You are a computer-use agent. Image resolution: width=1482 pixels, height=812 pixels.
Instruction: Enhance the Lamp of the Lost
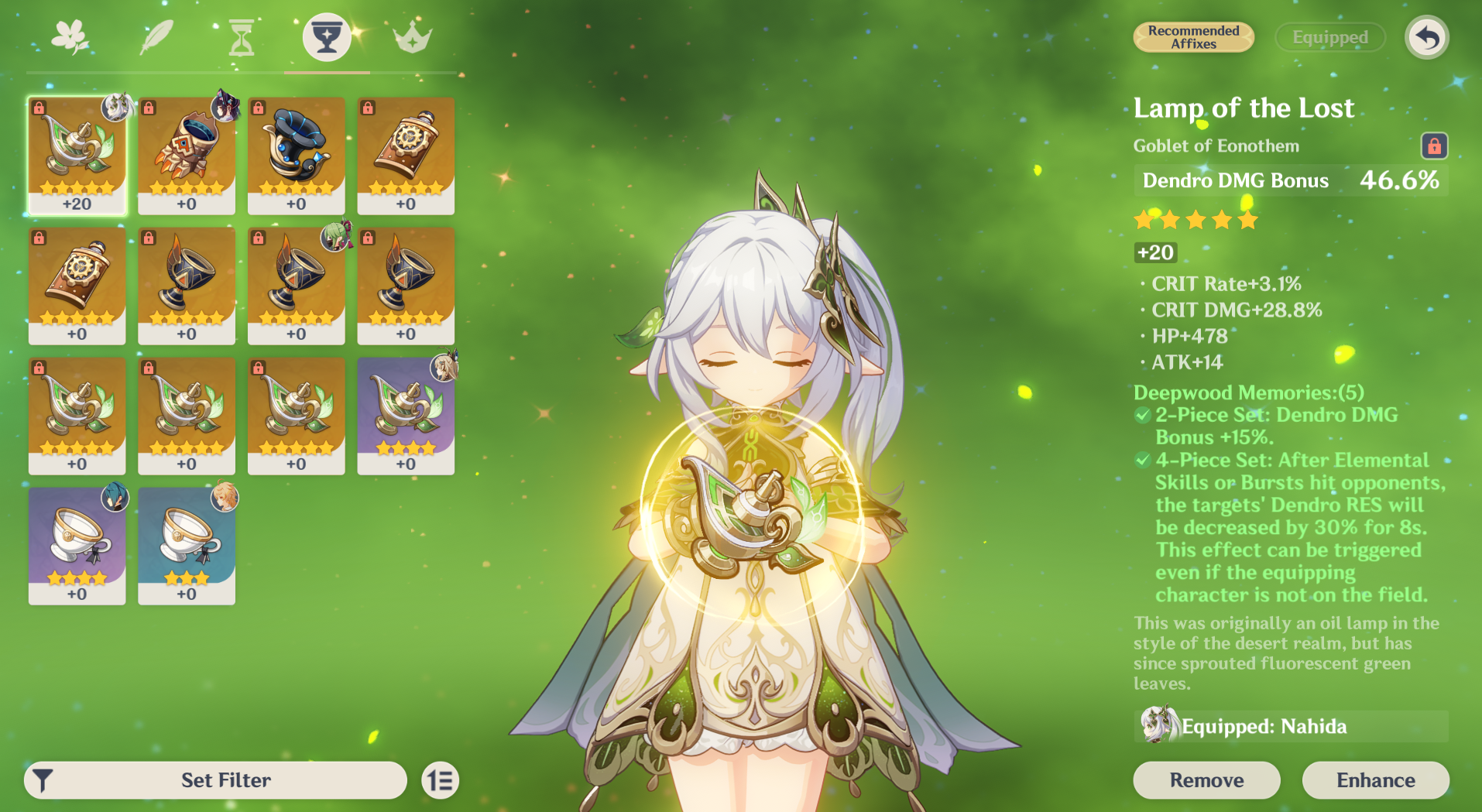[x=1375, y=779]
